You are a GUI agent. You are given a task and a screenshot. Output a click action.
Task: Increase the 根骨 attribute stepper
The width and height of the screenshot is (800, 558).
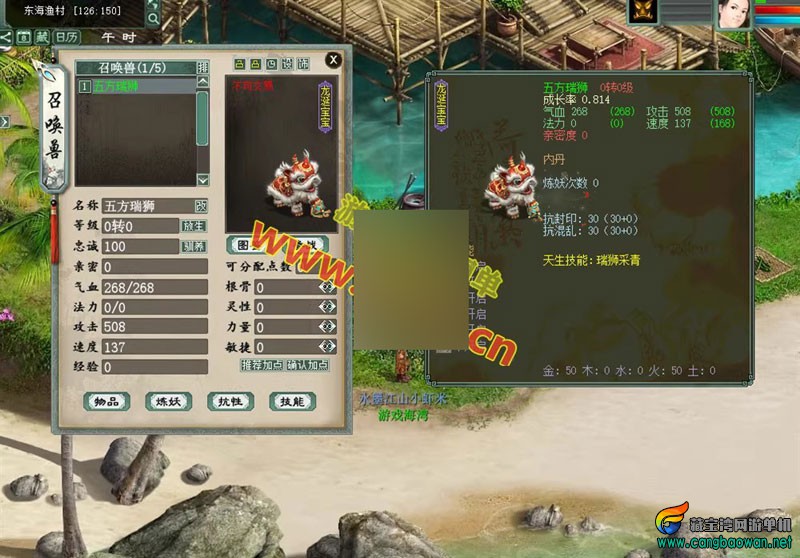click(x=326, y=287)
